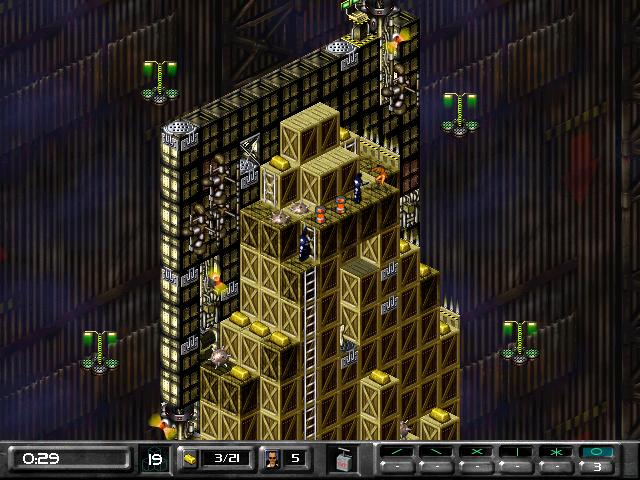
Task: Select the TNT detonator item icon
Action: coord(342,459)
